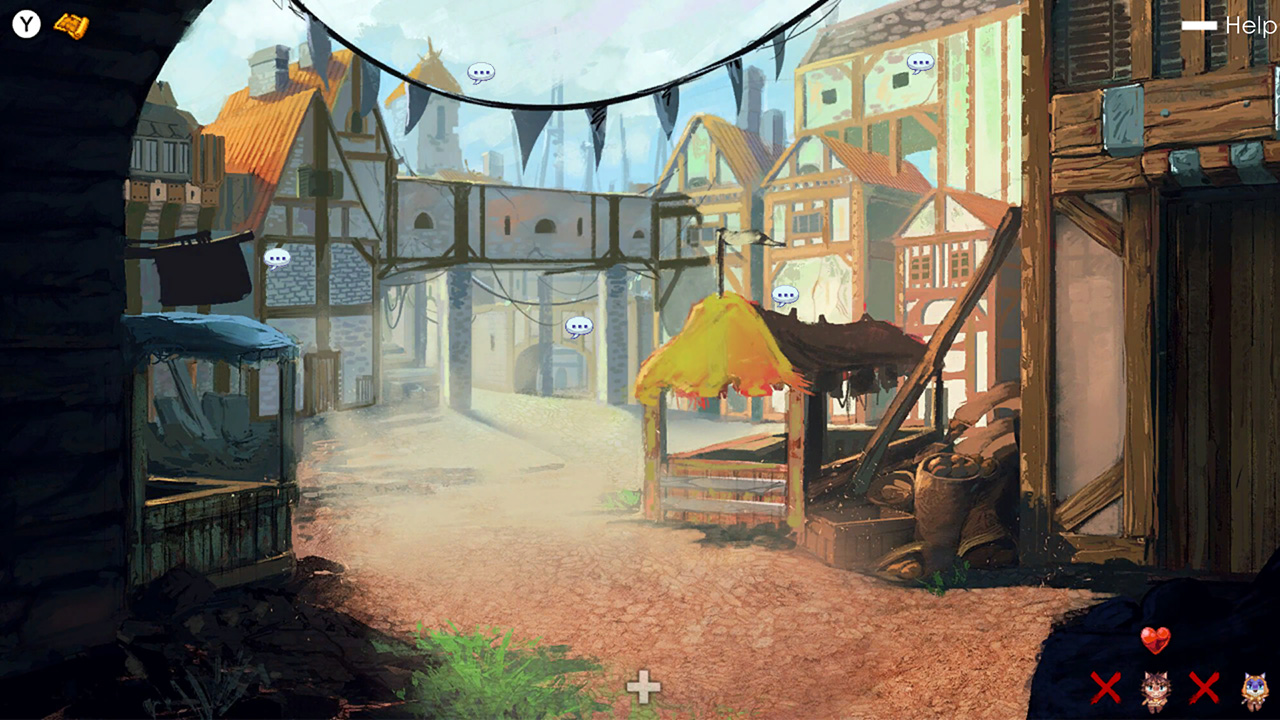Click the speech bubble beside the gray stone house

pyautogui.click(x=277, y=258)
